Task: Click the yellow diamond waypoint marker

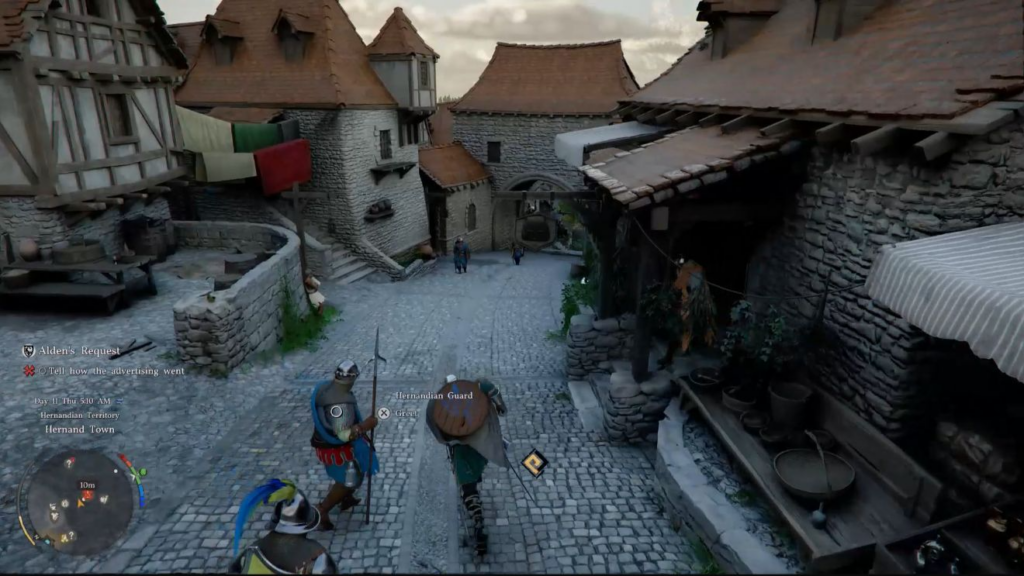Action: 534,462
